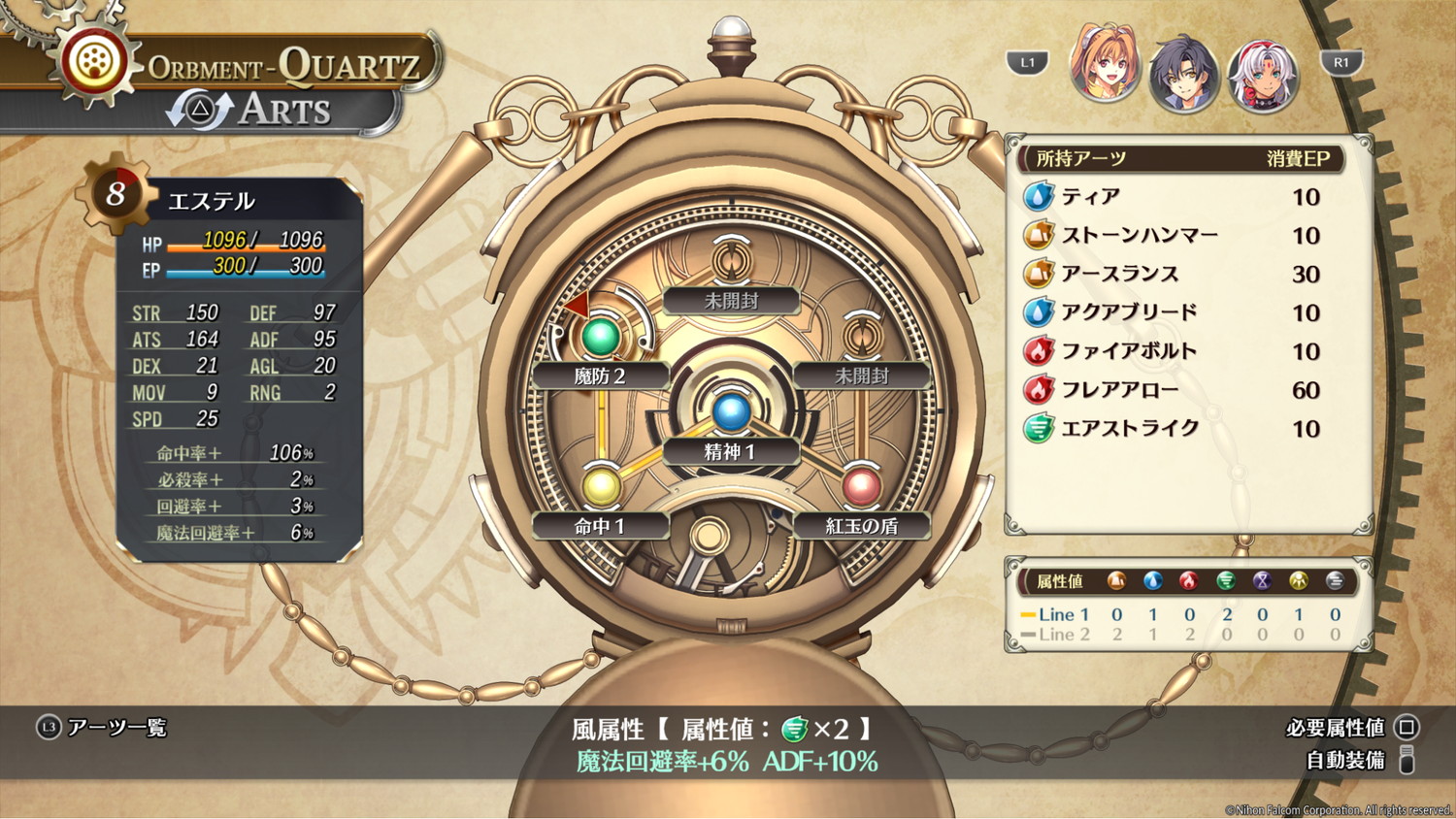This screenshot has width=1456, height=819.
Task: Open the アーツ一覧 arts list
Action: [x=103, y=727]
